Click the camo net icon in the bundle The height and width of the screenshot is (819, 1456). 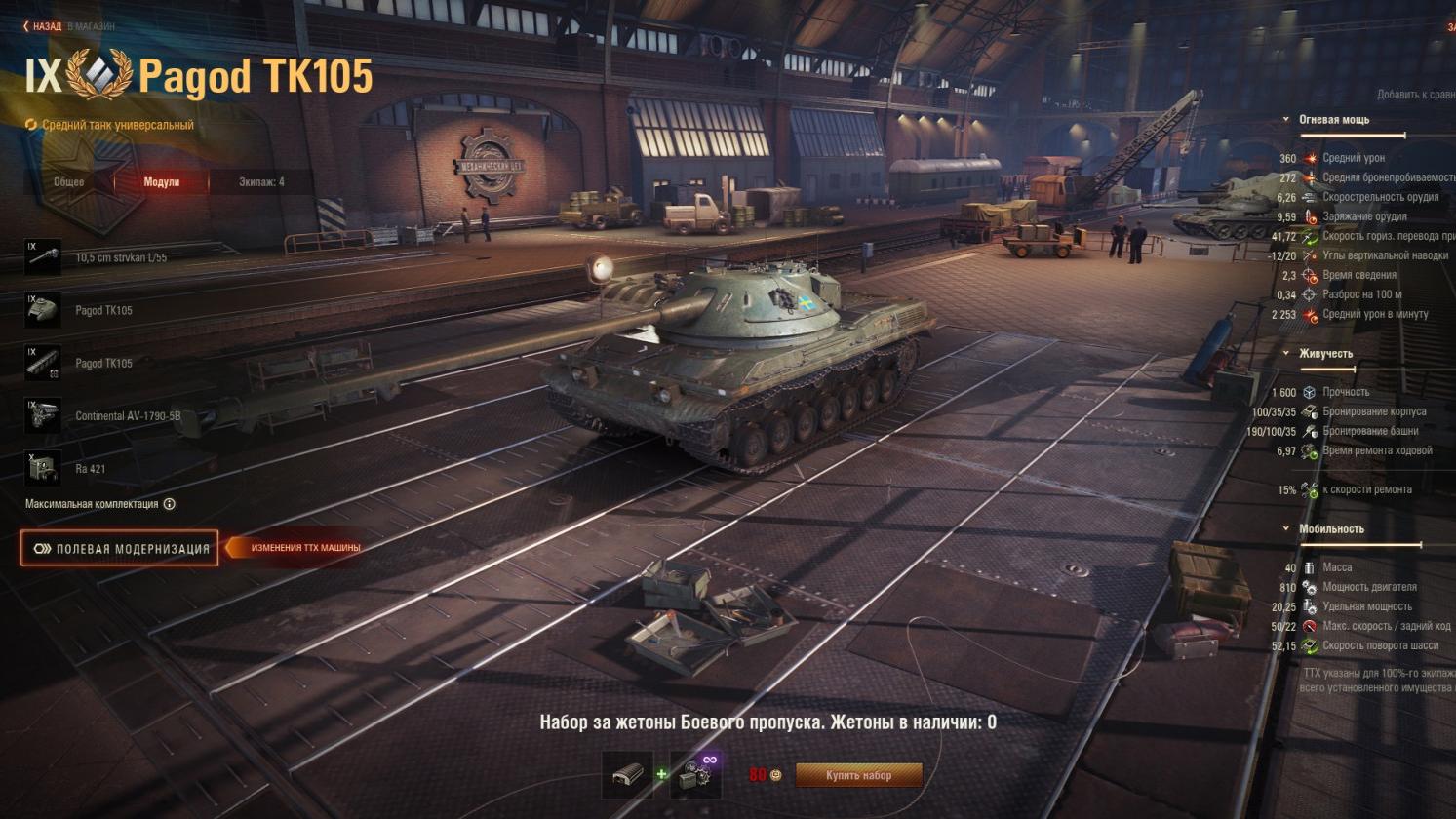[628, 773]
